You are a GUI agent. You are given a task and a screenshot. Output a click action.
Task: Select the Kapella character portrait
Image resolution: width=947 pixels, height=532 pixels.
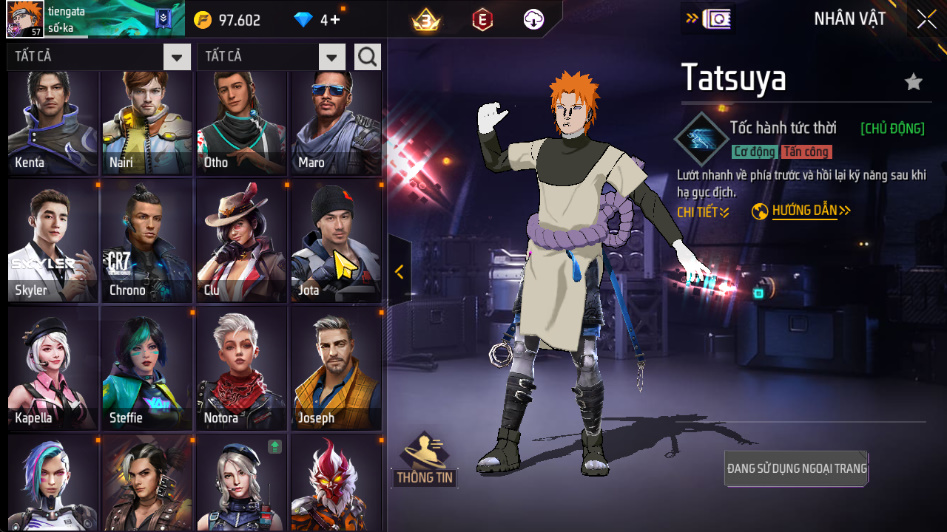[53, 369]
